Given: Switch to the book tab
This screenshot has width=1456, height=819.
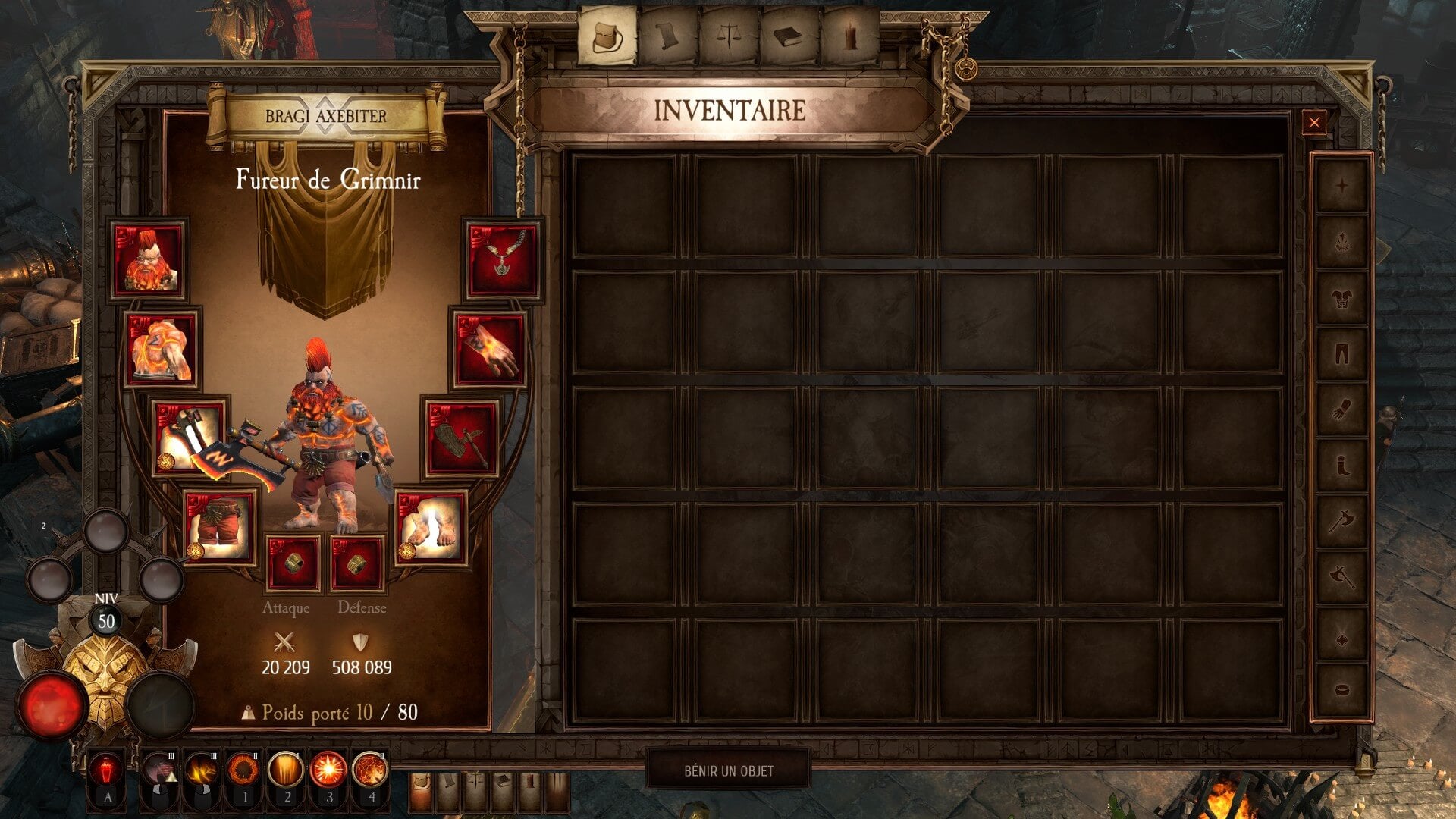Looking at the screenshot, I should [x=789, y=35].
